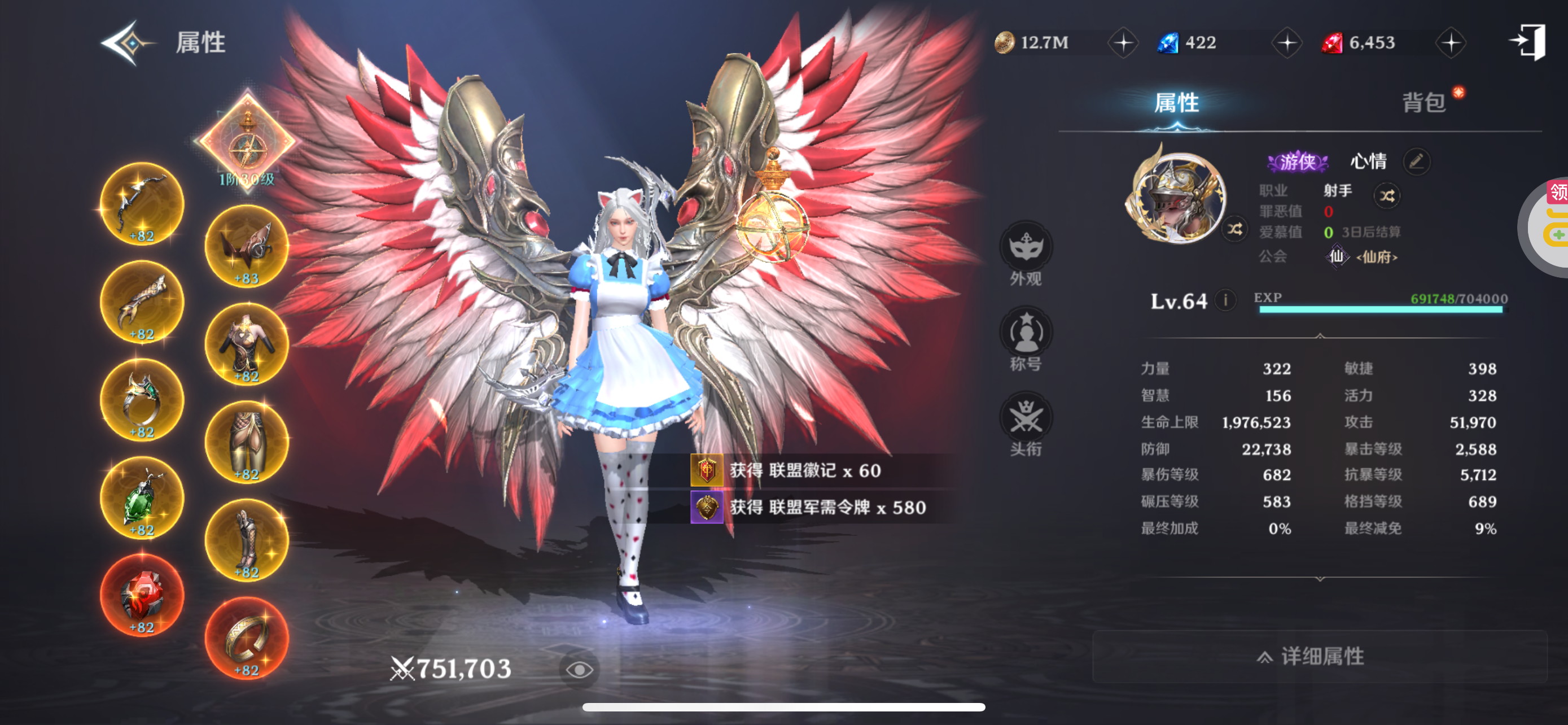Image resolution: width=1568 pixels, height=725 pixels.
Task: Add red gems with plus button
Action: tap(1451, 42)
